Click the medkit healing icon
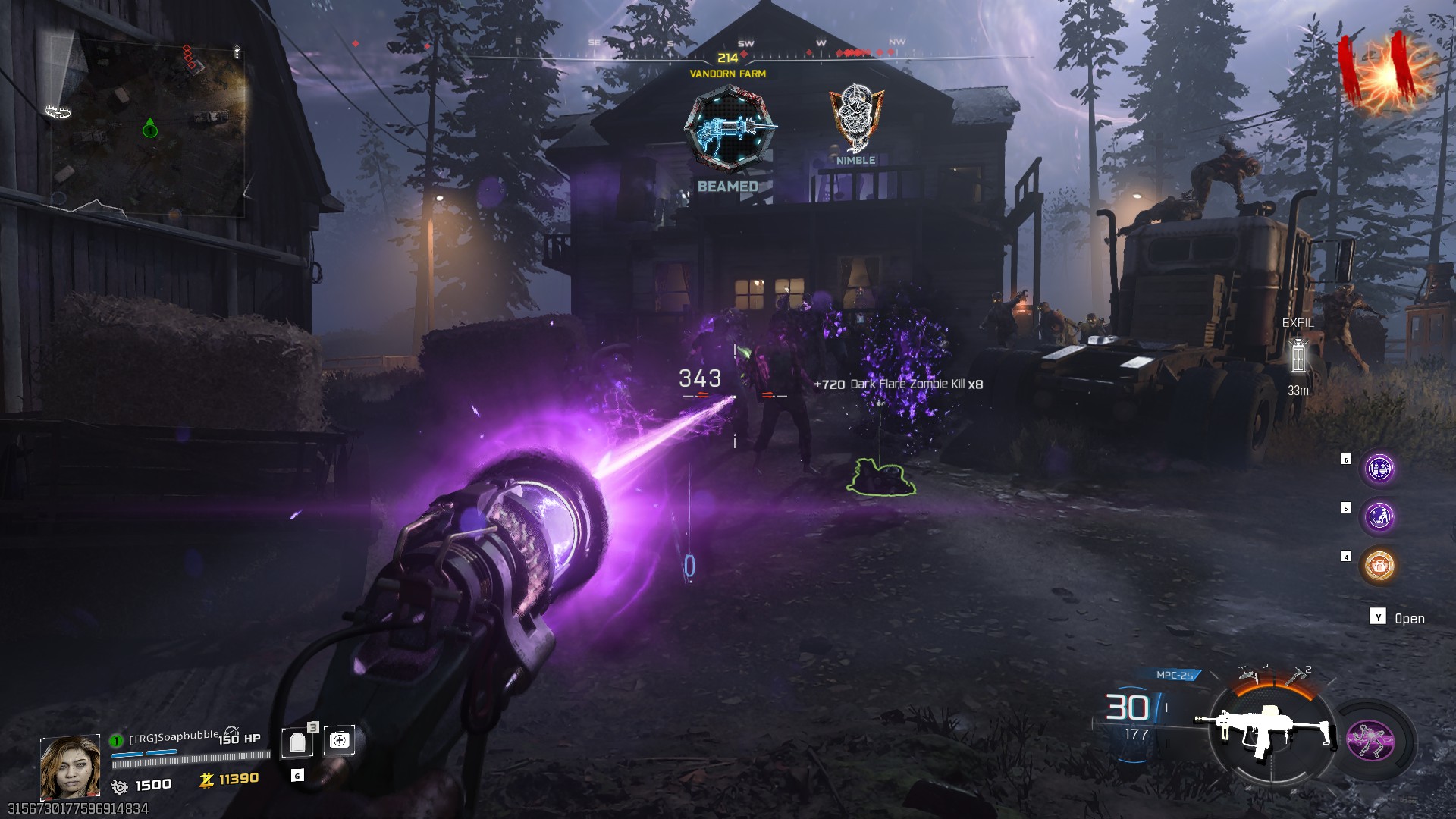 (x=340, y=741)
